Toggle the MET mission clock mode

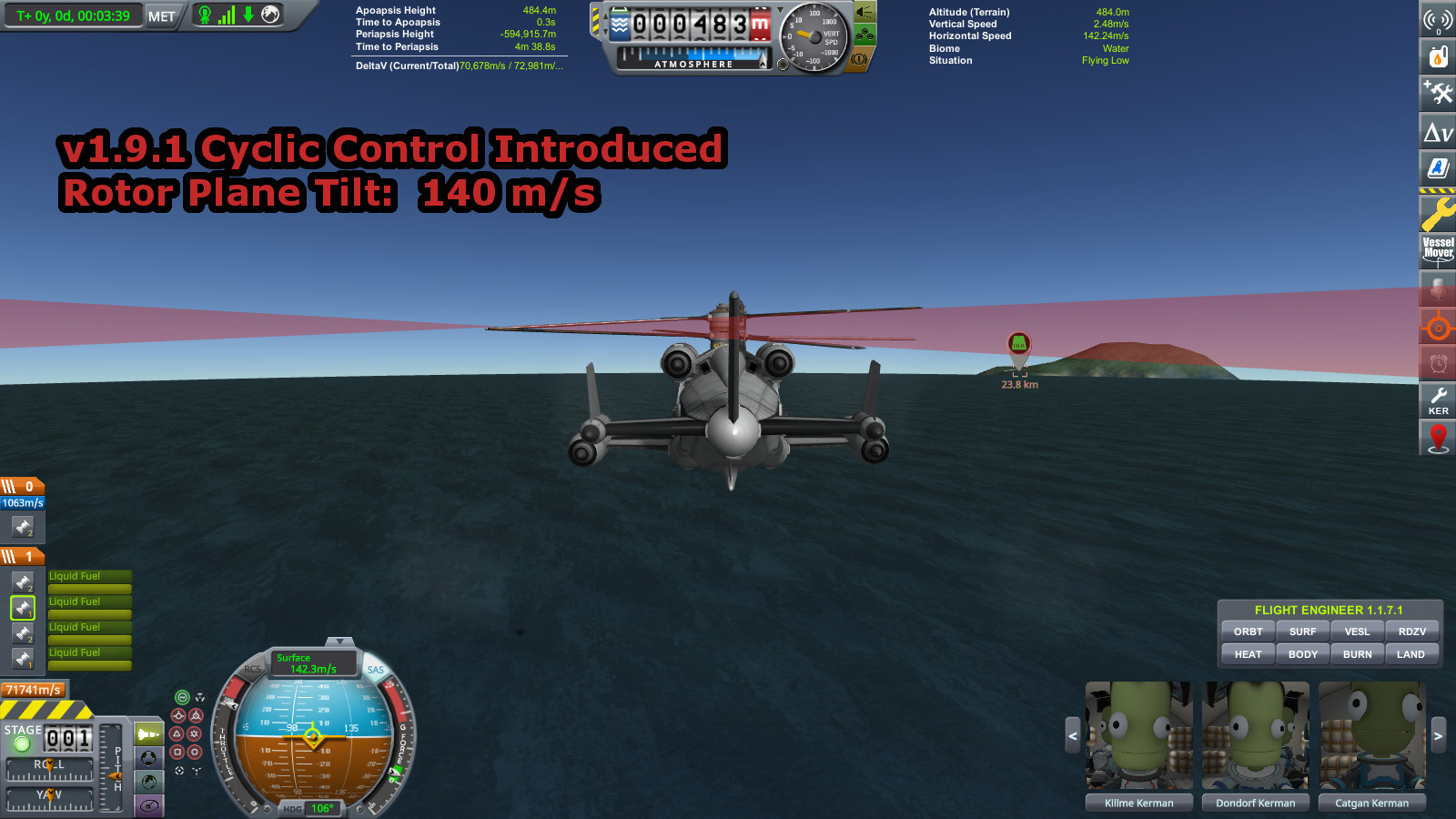161,15
